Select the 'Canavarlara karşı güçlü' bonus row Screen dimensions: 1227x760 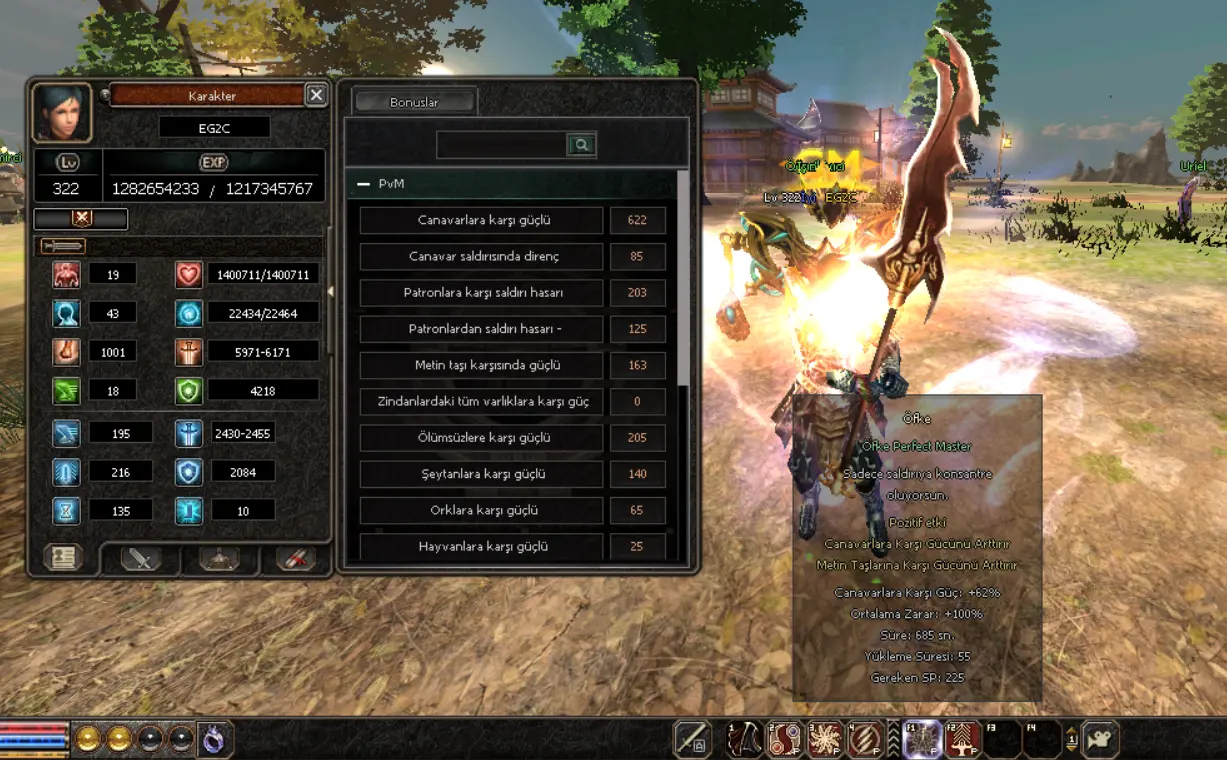(x=482, y=220)
